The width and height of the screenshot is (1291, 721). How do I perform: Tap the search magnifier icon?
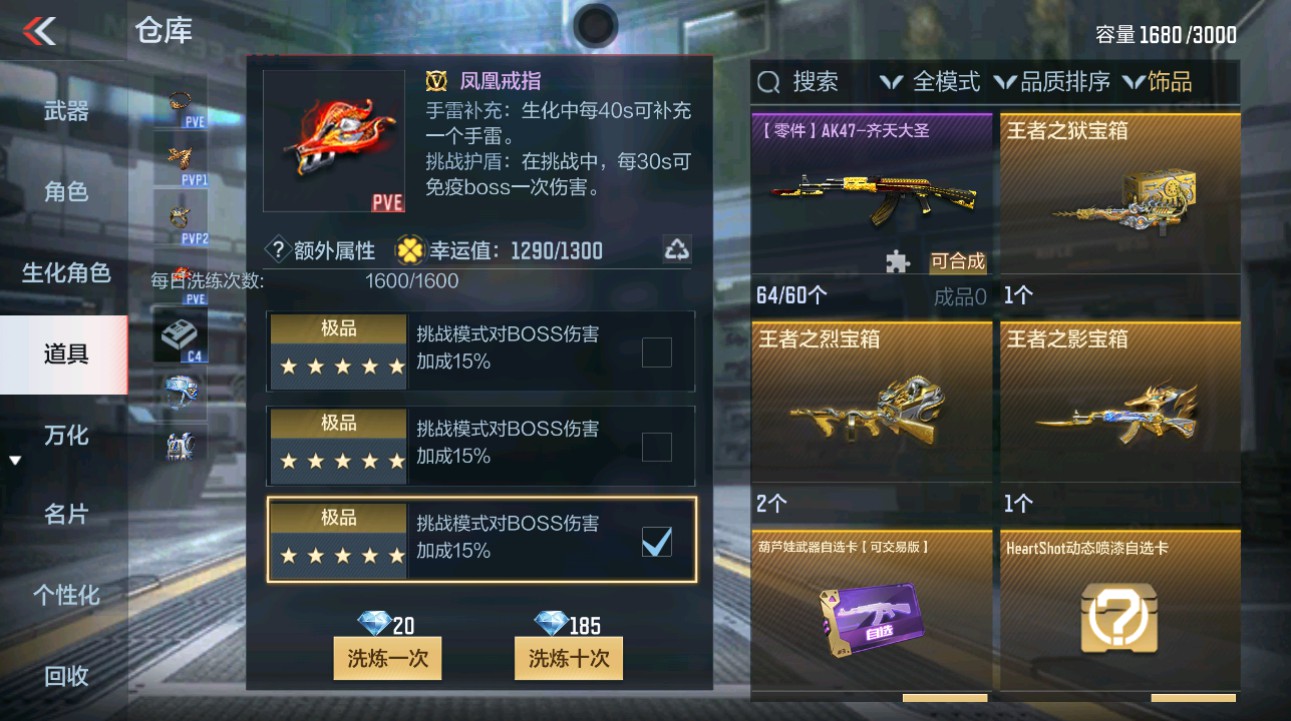point(769,81)
